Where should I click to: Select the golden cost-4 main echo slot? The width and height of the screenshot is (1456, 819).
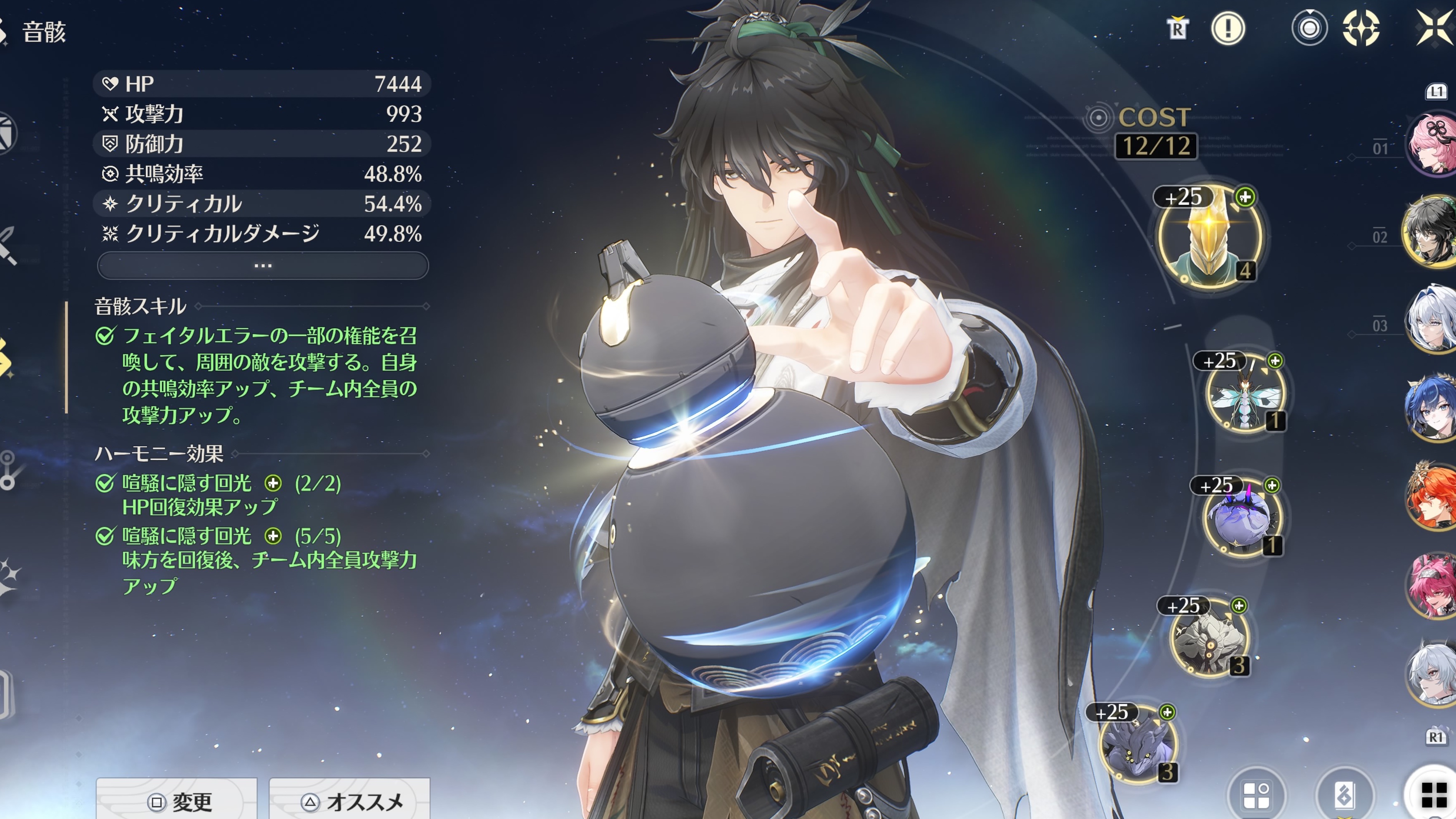click(x=1209, y=237)
